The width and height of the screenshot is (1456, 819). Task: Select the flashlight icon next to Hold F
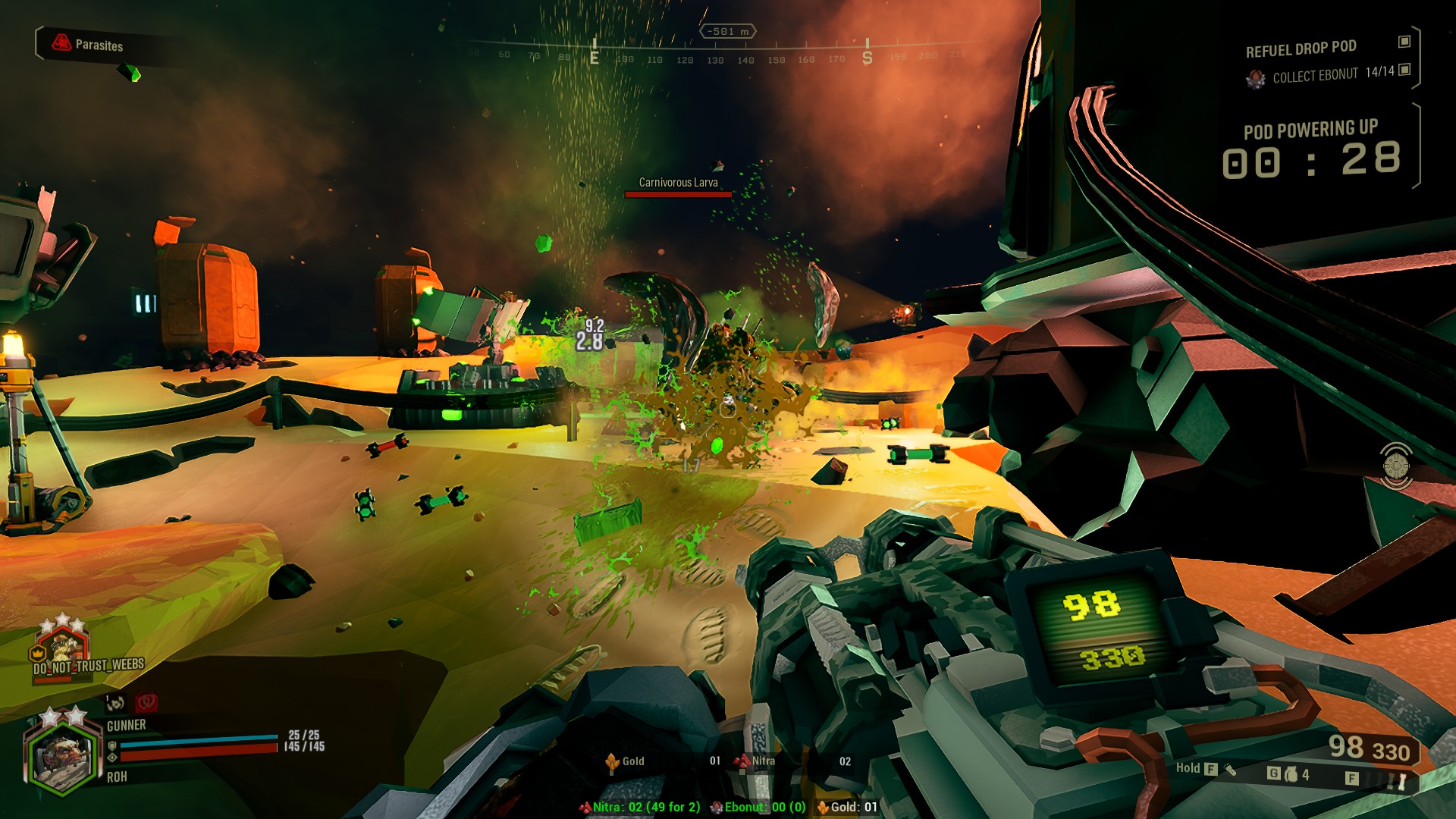pyautogui.click(x=1230, y=771)
